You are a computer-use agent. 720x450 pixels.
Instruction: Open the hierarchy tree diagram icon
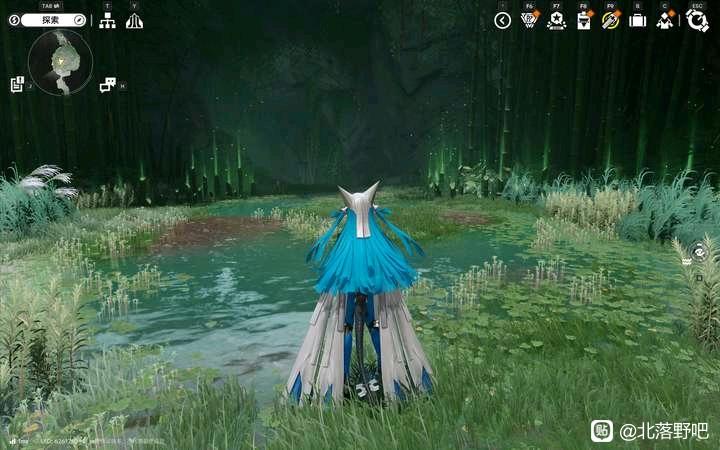tap(107, 20)
